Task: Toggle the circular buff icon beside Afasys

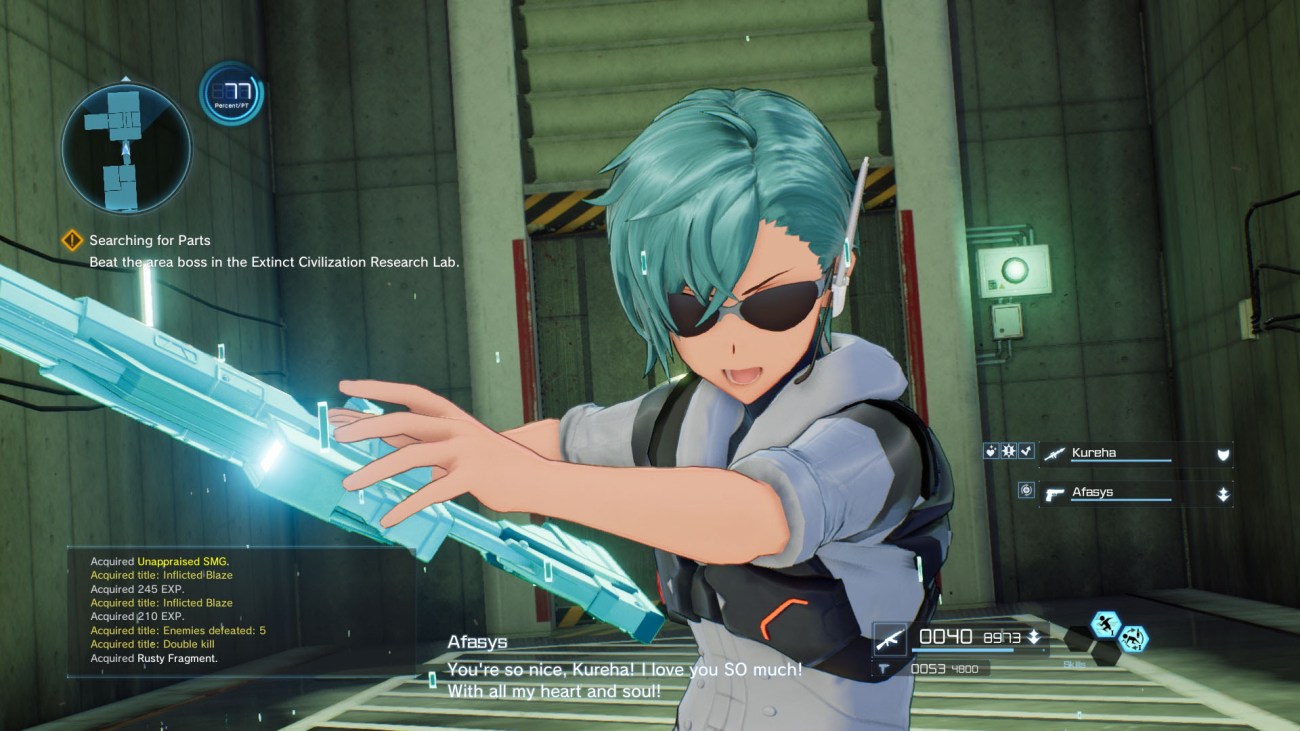Action: [1028, 490]
